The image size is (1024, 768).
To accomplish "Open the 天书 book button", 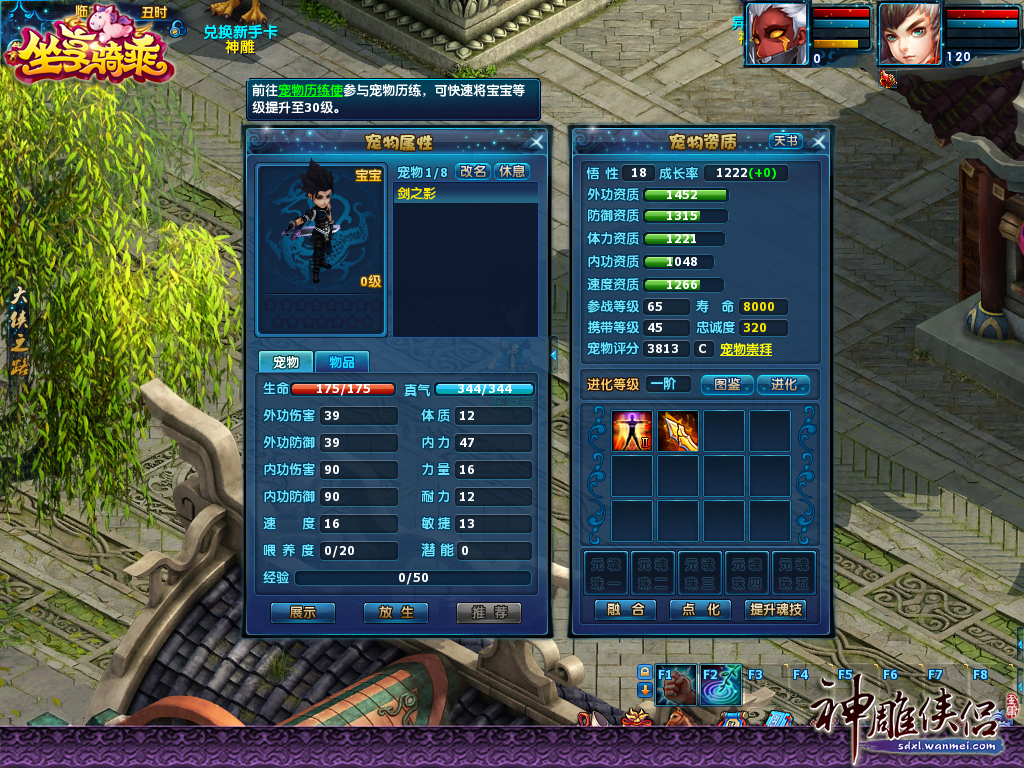I will click(x=785, y=142).
